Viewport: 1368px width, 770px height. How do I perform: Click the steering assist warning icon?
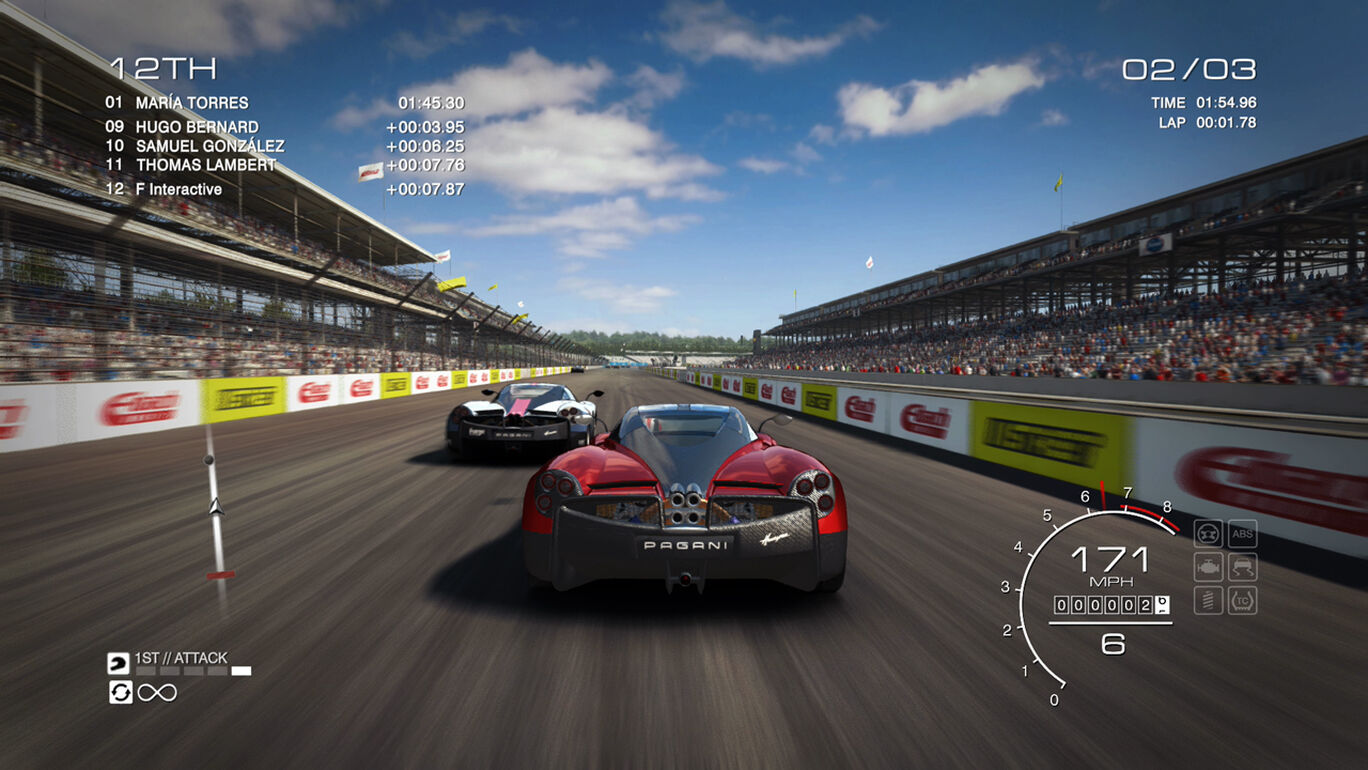(x=1208, y=532)
